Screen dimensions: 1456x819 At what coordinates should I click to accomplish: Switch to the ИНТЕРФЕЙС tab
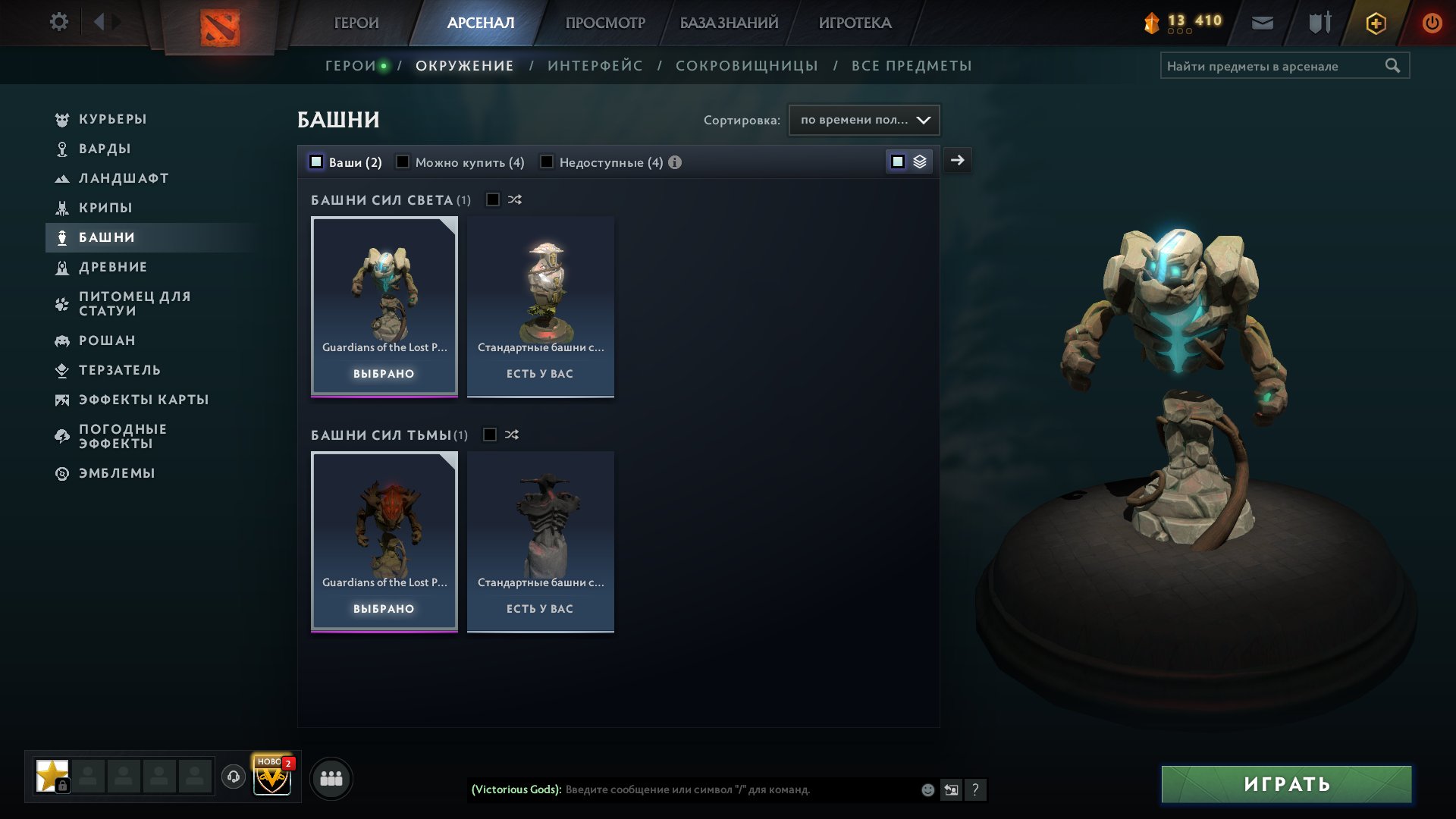595,65
